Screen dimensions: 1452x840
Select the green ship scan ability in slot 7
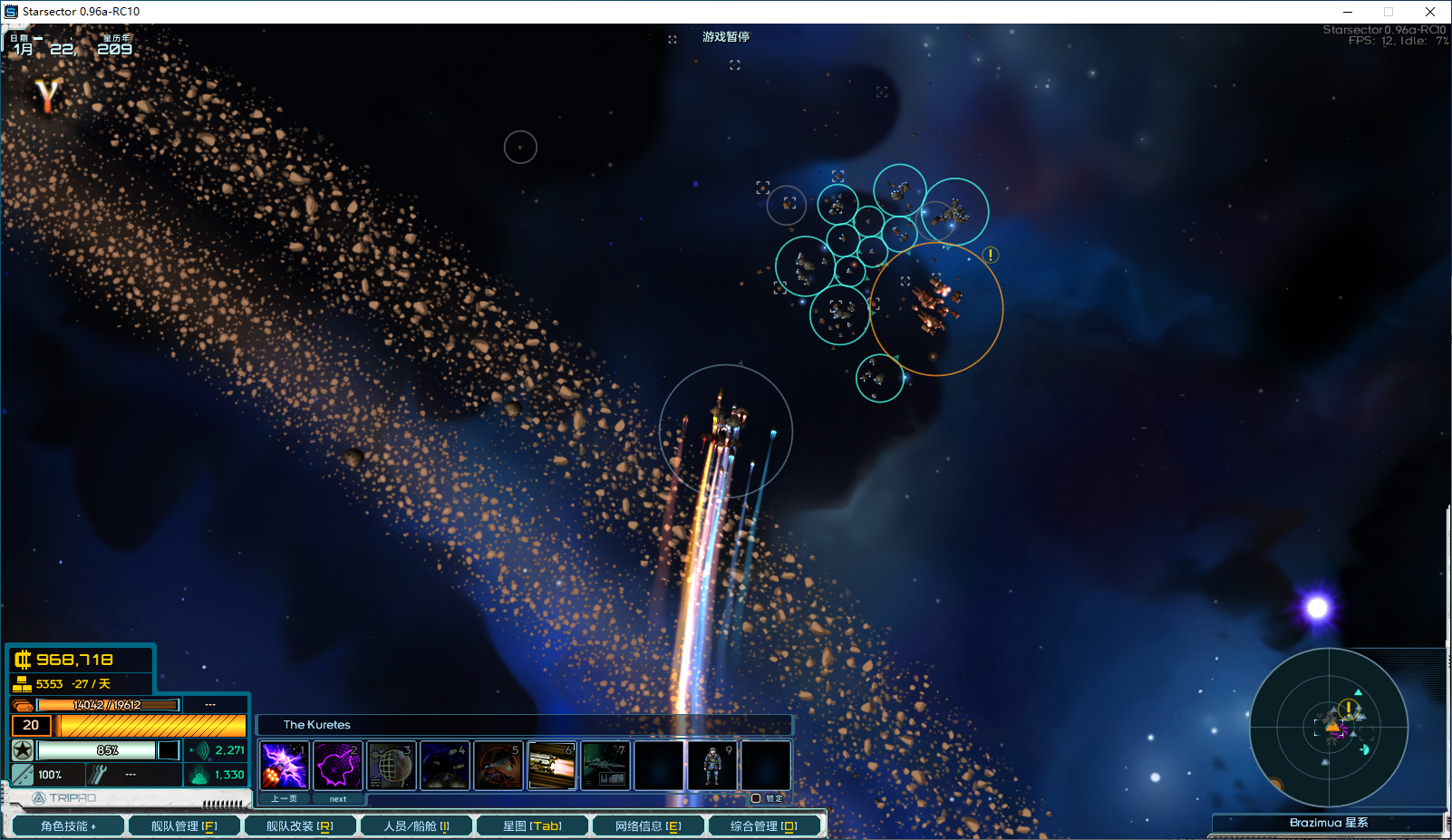coord(605,765)
